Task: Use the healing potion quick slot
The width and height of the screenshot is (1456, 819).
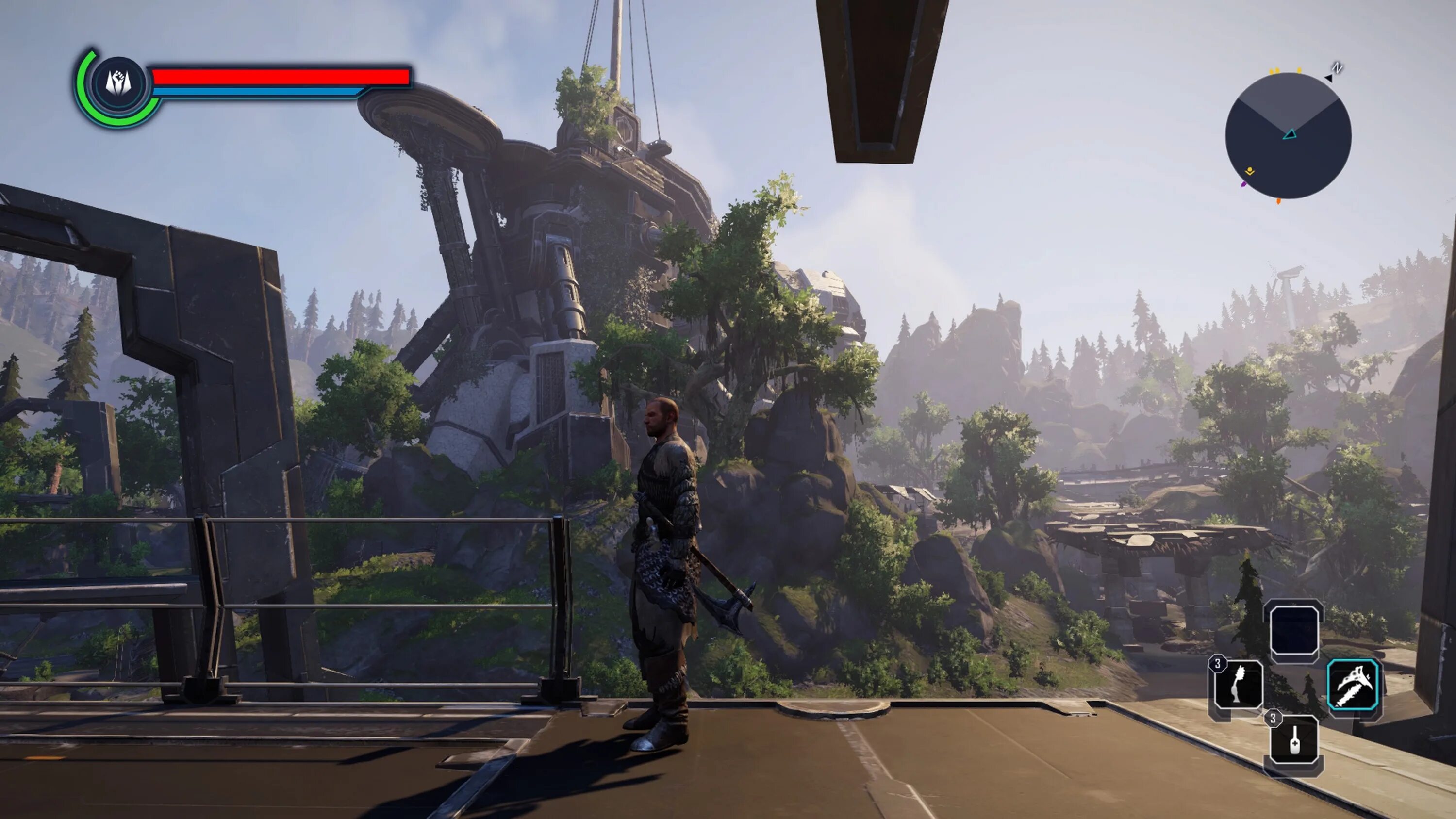Action: pos(1294,740)
